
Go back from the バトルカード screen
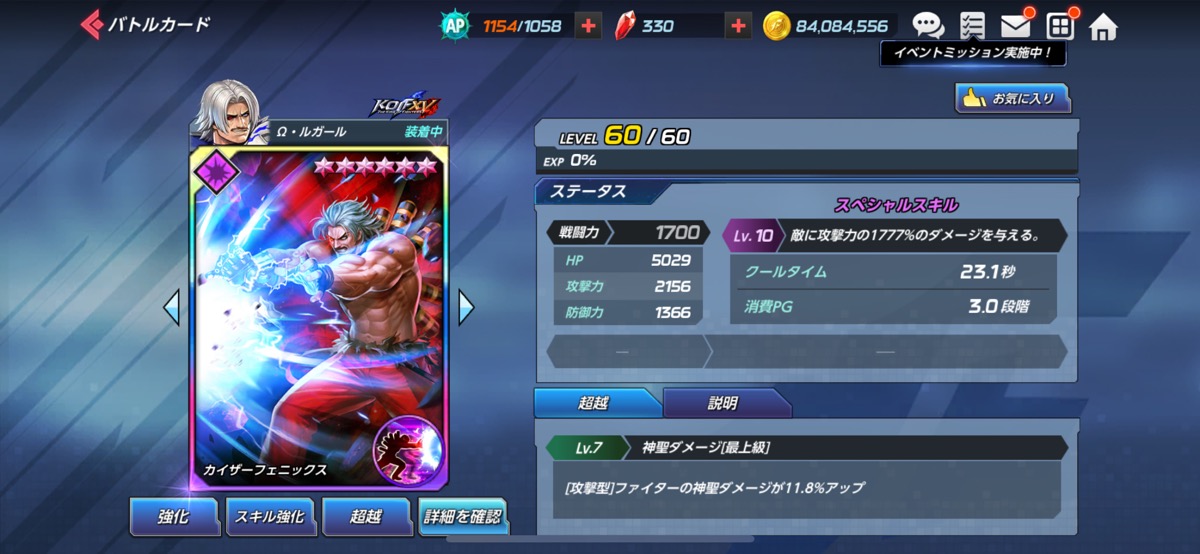point(92,25)
